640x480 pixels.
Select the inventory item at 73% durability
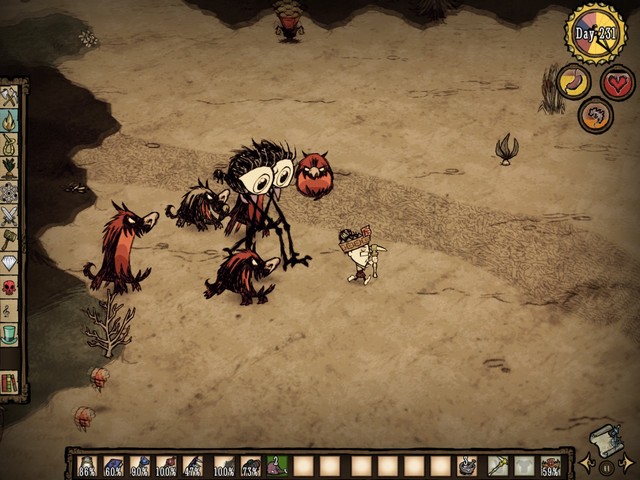point(250,465)
